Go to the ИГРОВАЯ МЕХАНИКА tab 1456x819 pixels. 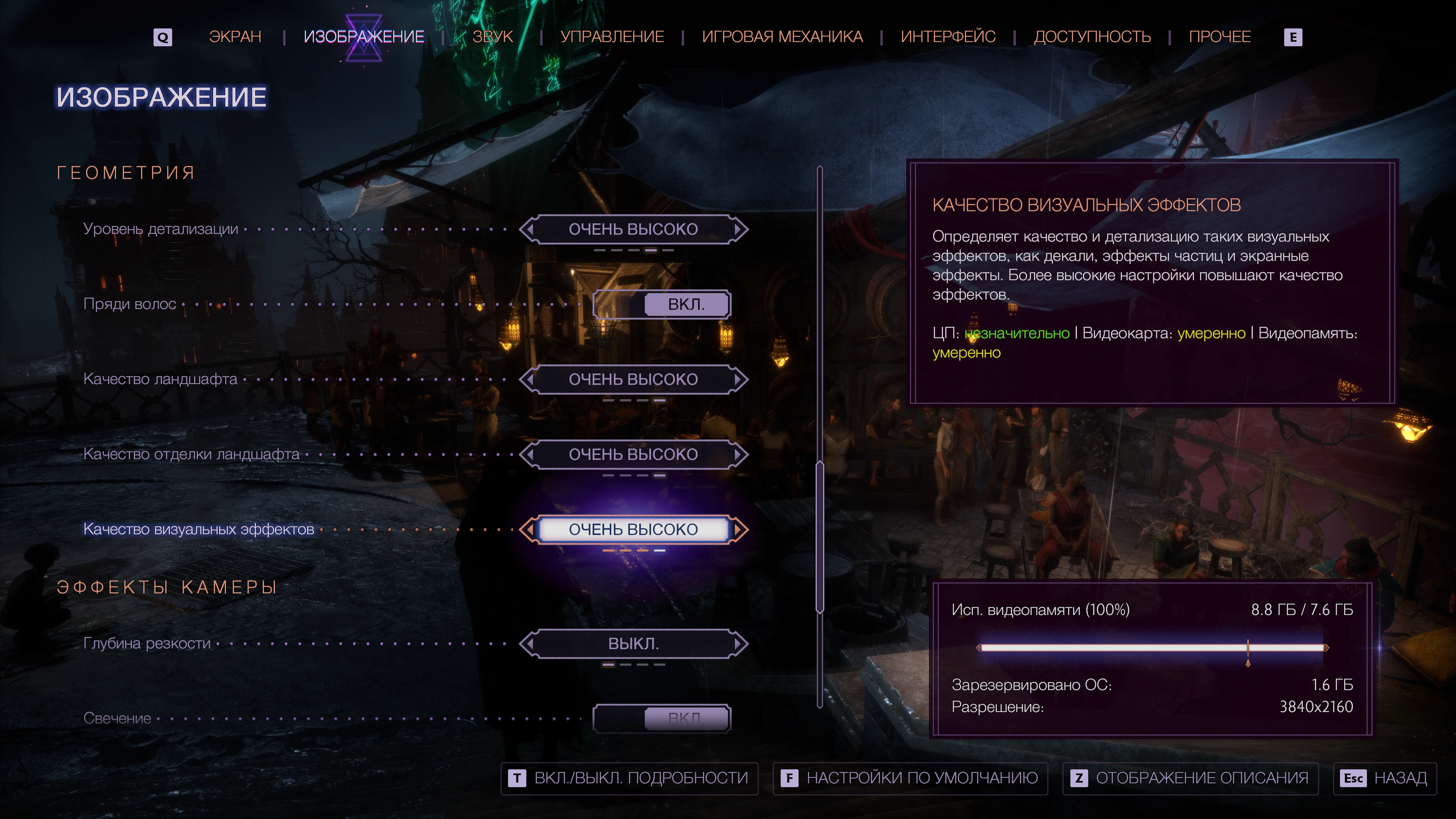(x=782, y=37)
